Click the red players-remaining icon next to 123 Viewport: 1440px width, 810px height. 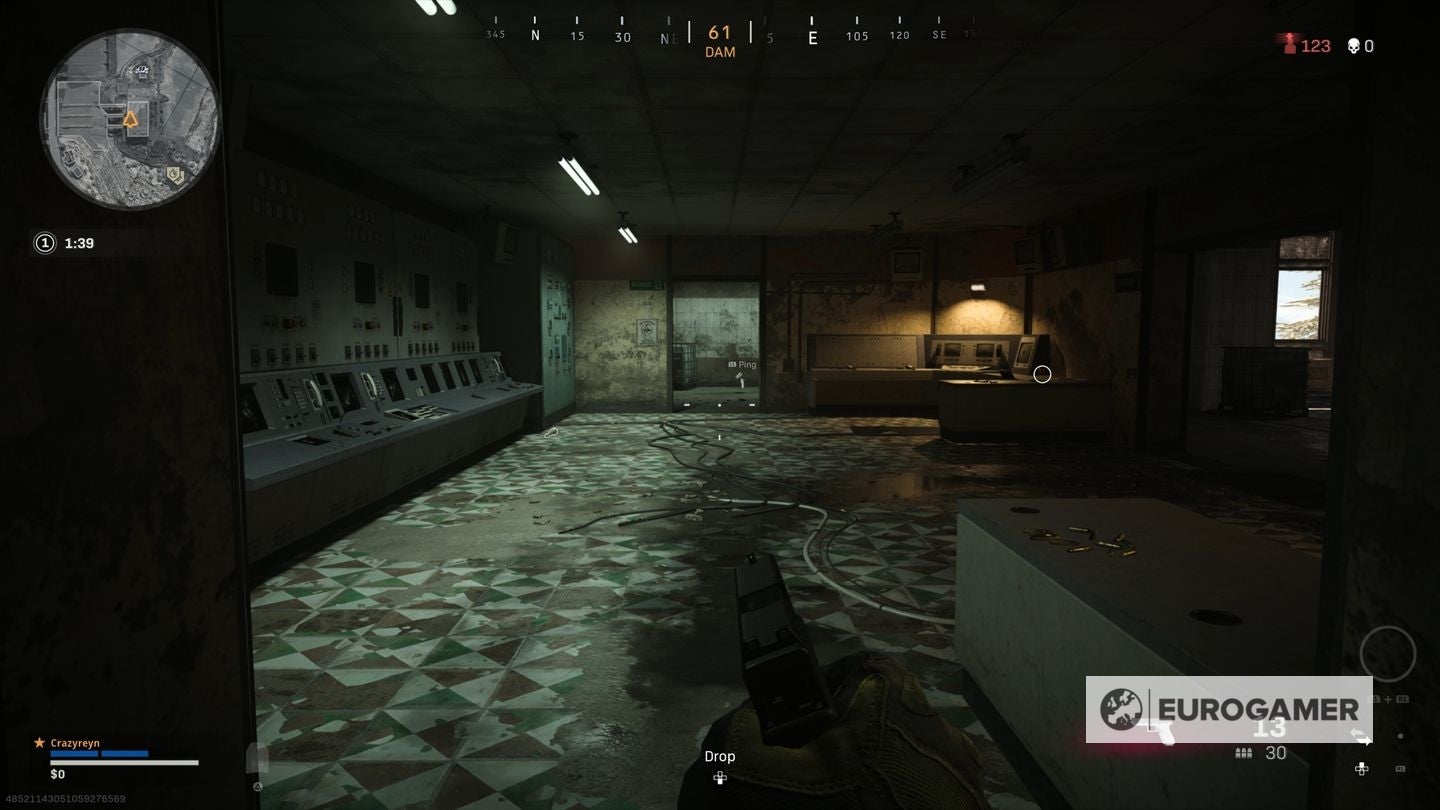tap(1291, 45)
